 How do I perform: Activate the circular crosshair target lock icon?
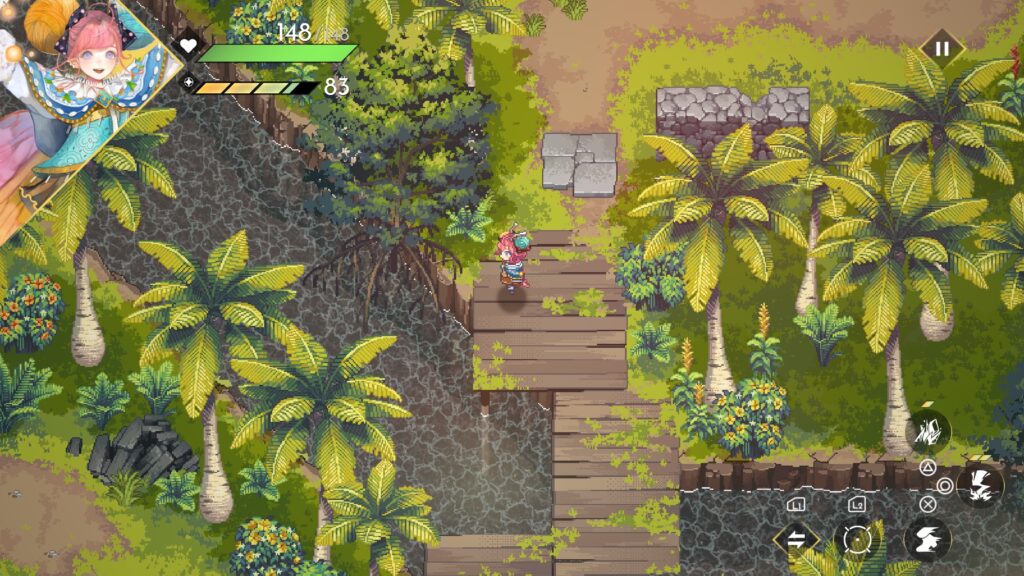(x=857, y=540)
